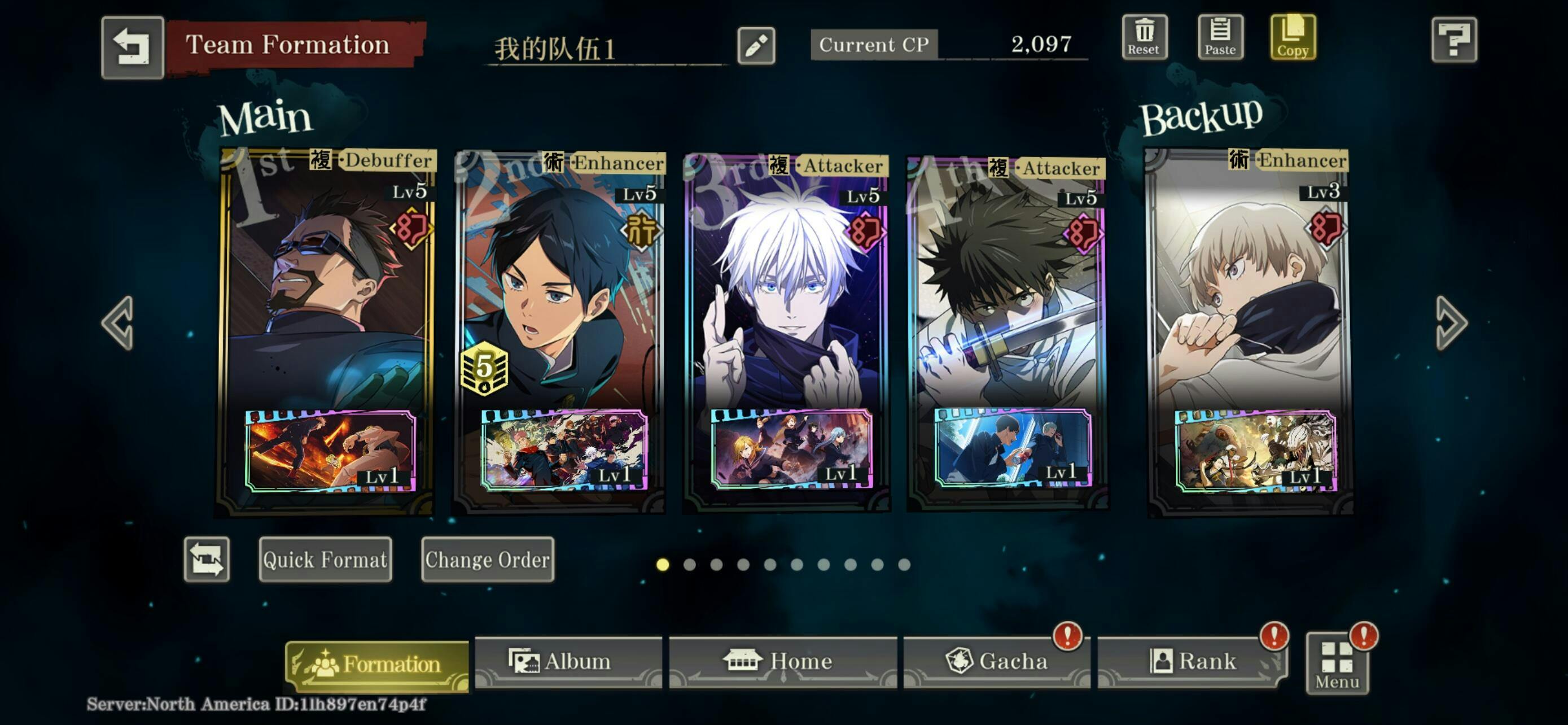Copy this team formation
Image resolution: width=1568 pixels, height=725 pixels.
tap(1292, 38)
